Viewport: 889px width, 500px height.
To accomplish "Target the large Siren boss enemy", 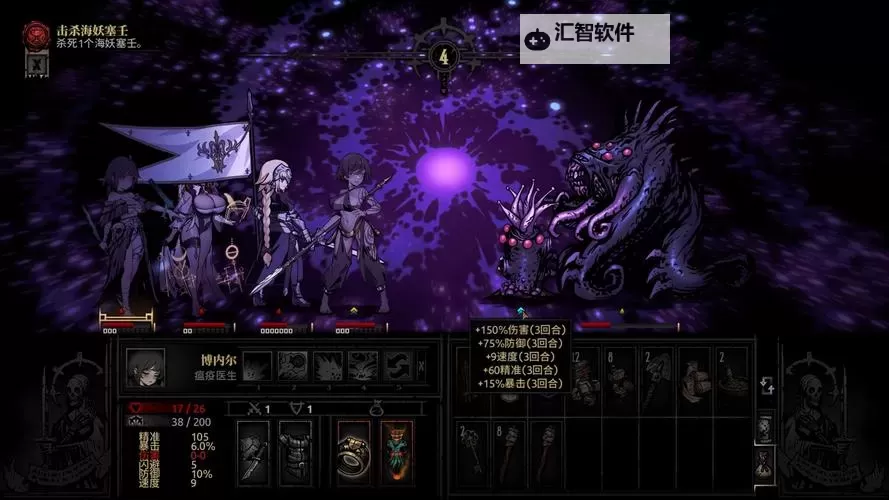I will pyautogui.click(x=640, y=220).
